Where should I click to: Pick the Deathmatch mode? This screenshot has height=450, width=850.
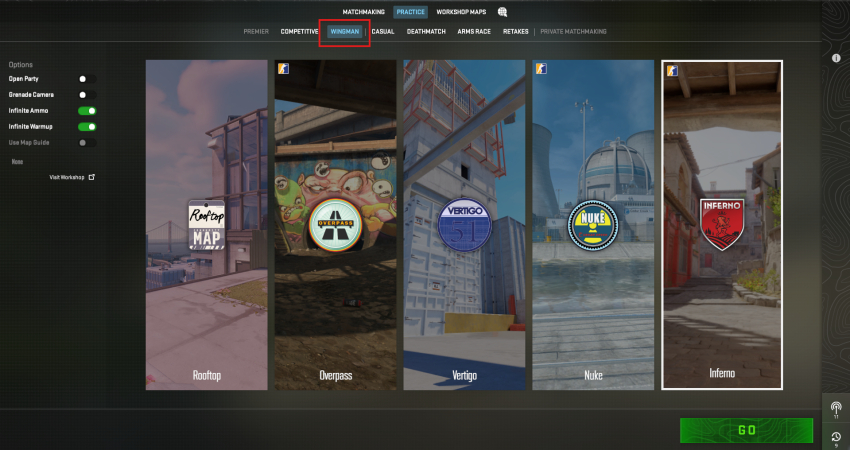426,32
